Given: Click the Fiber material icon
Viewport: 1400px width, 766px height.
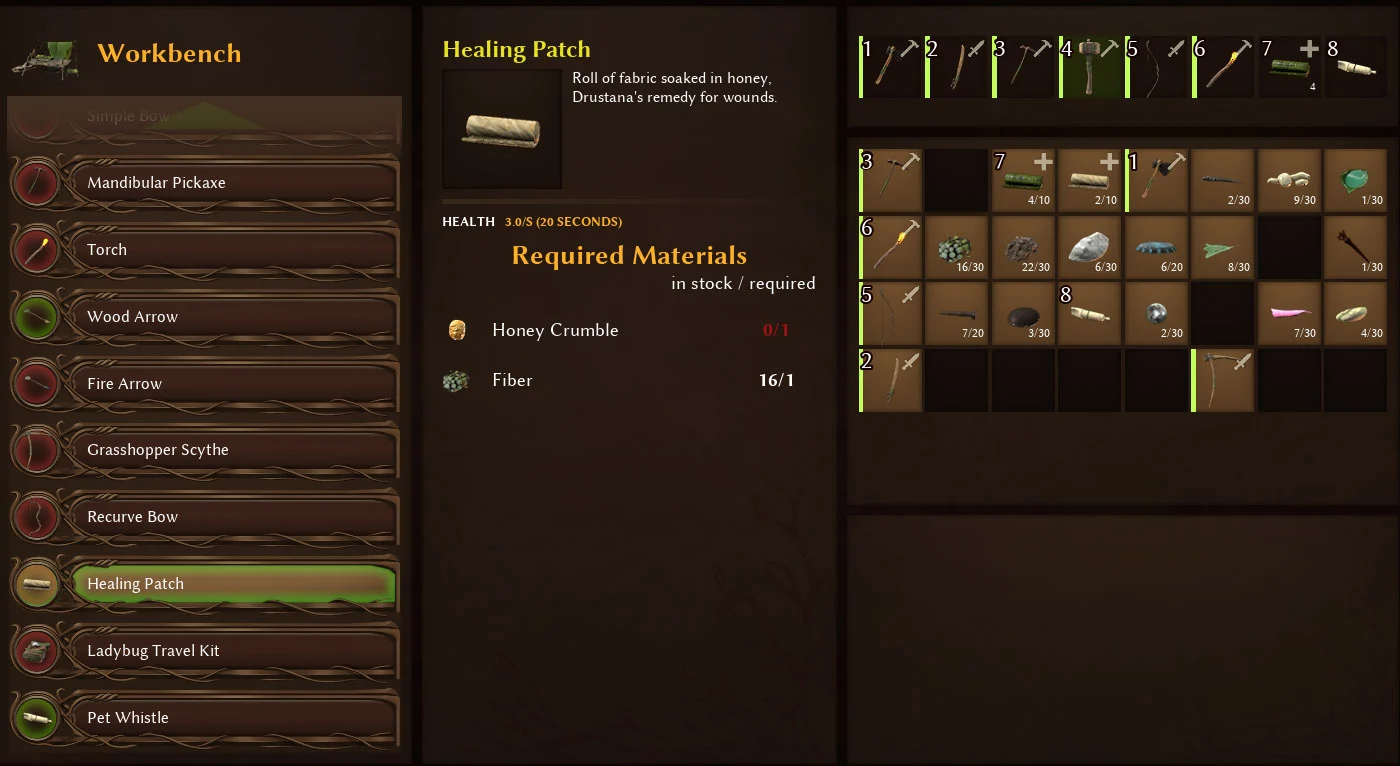Looking at the screenshot, I should click(458, 380).
